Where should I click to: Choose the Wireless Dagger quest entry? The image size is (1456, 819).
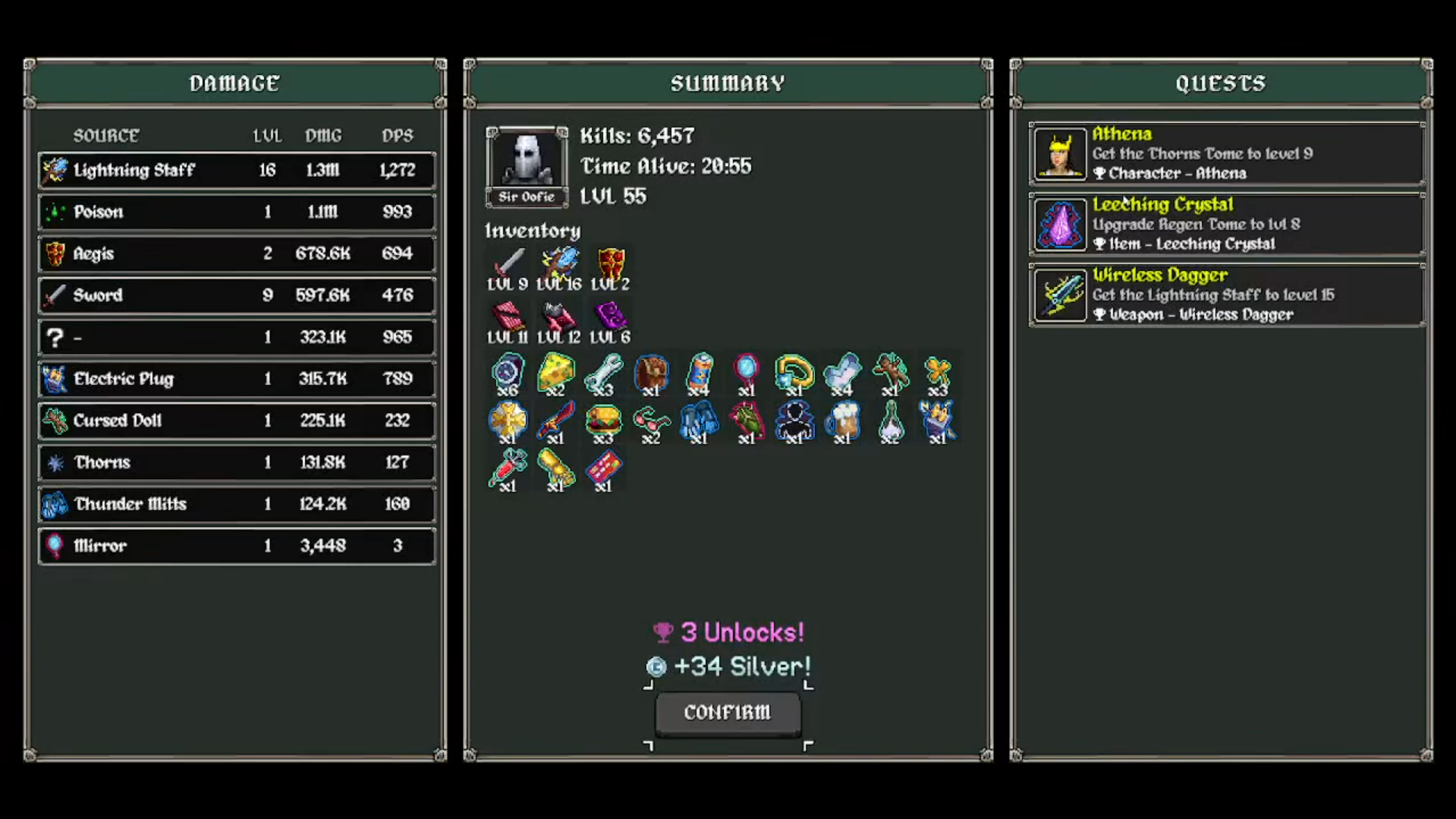(1226, 295)
